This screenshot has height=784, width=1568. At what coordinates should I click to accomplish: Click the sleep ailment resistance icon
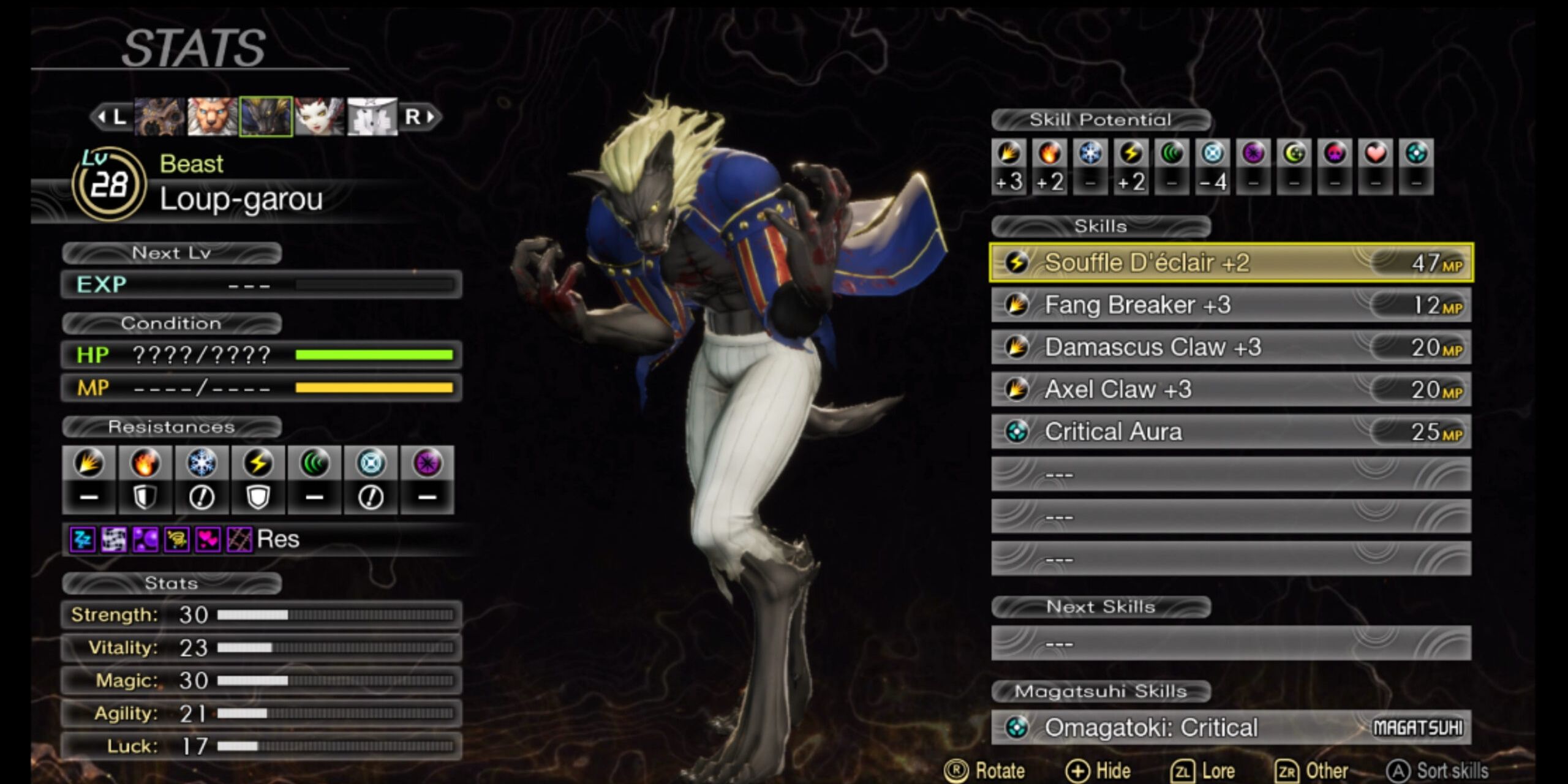click(x=83, y=540)
